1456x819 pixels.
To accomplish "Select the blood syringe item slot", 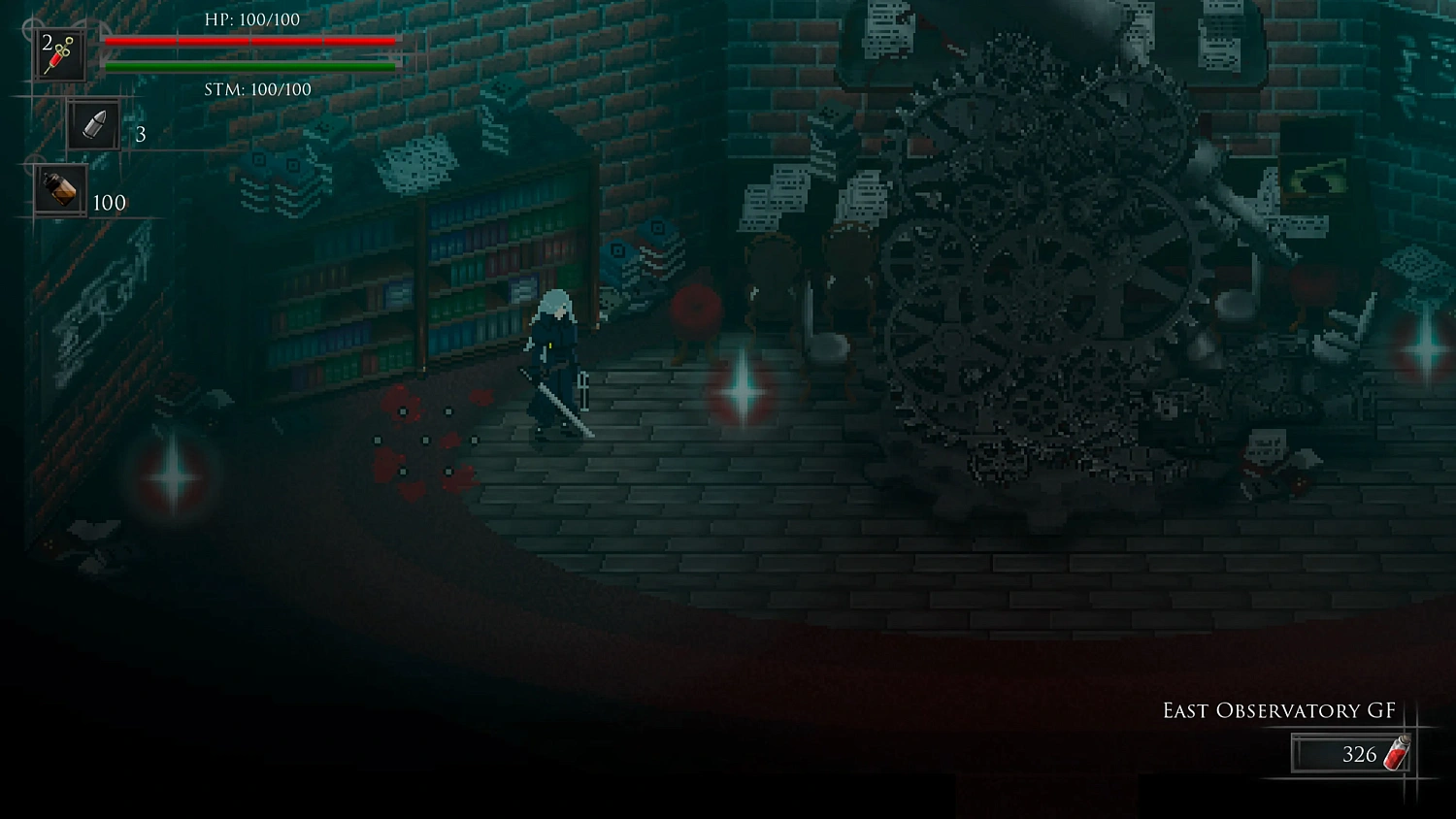I will coord(58,53).
